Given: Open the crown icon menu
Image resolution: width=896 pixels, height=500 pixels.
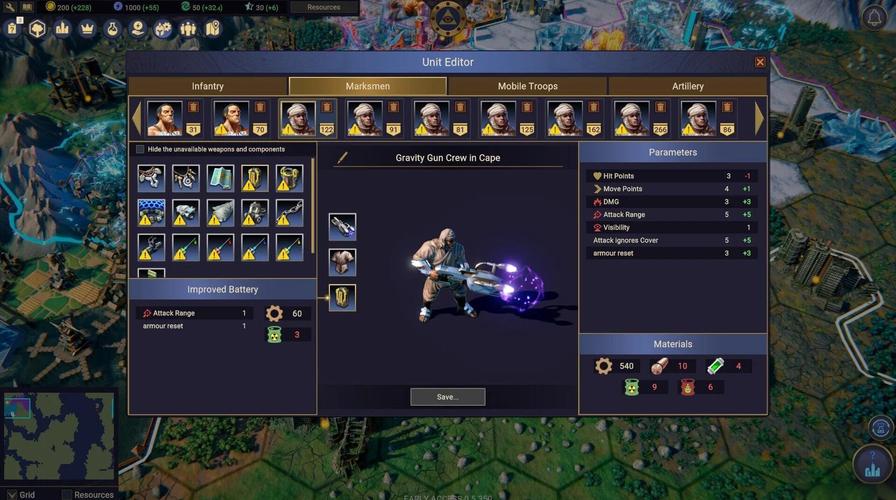Looking at the screenshot, I should coord(88,28).
